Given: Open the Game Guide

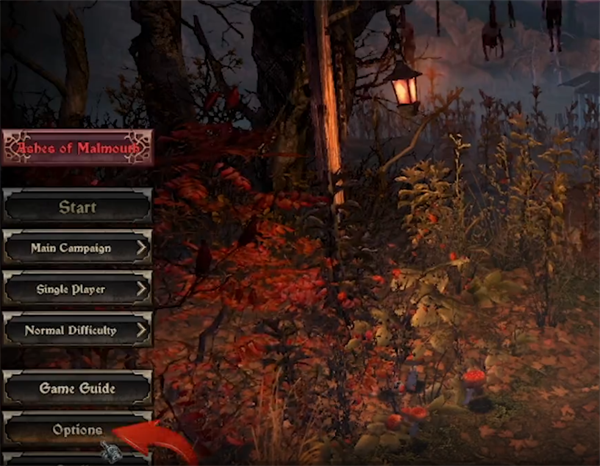Looking at the screenshot, I should 77,387.
